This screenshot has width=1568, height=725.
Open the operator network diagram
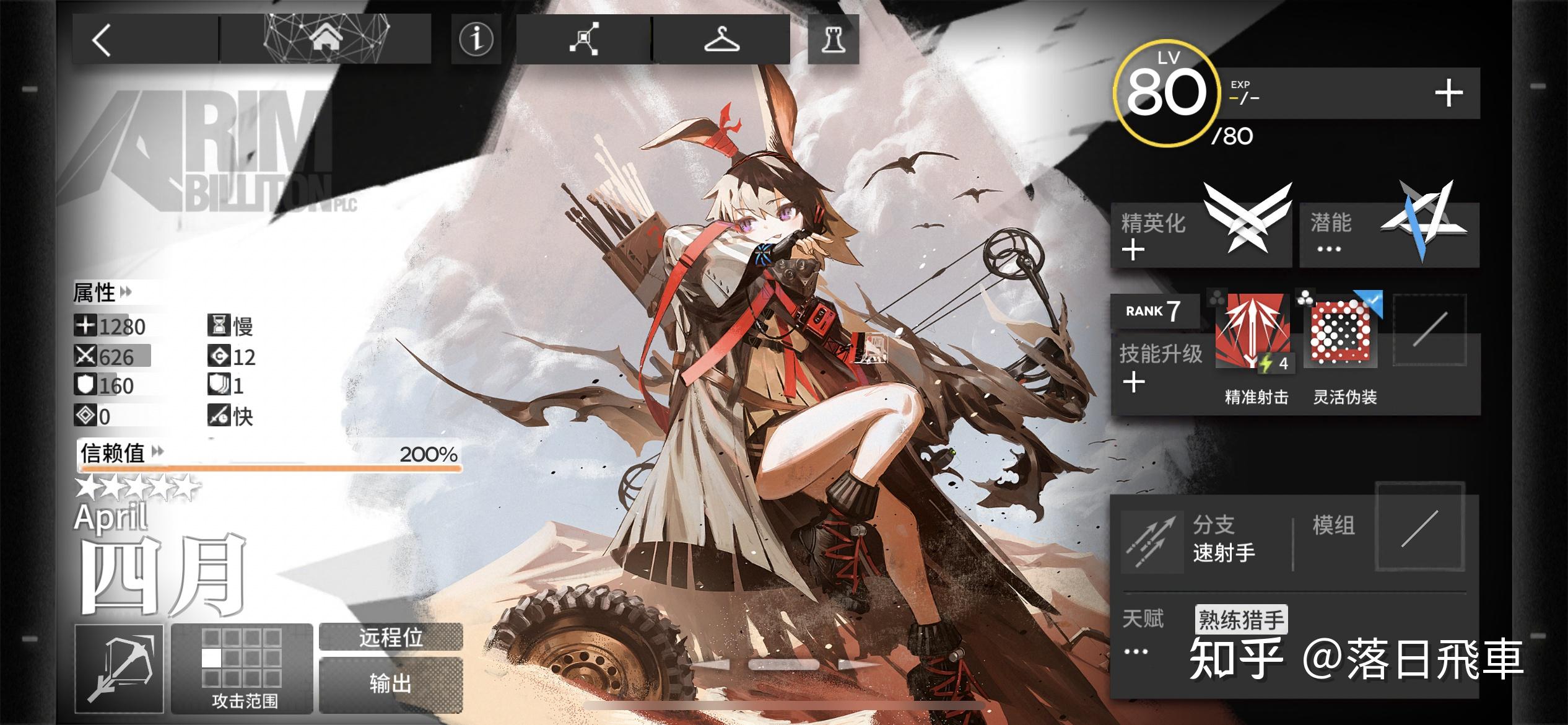pyautogui.click(x=583, y=40)
